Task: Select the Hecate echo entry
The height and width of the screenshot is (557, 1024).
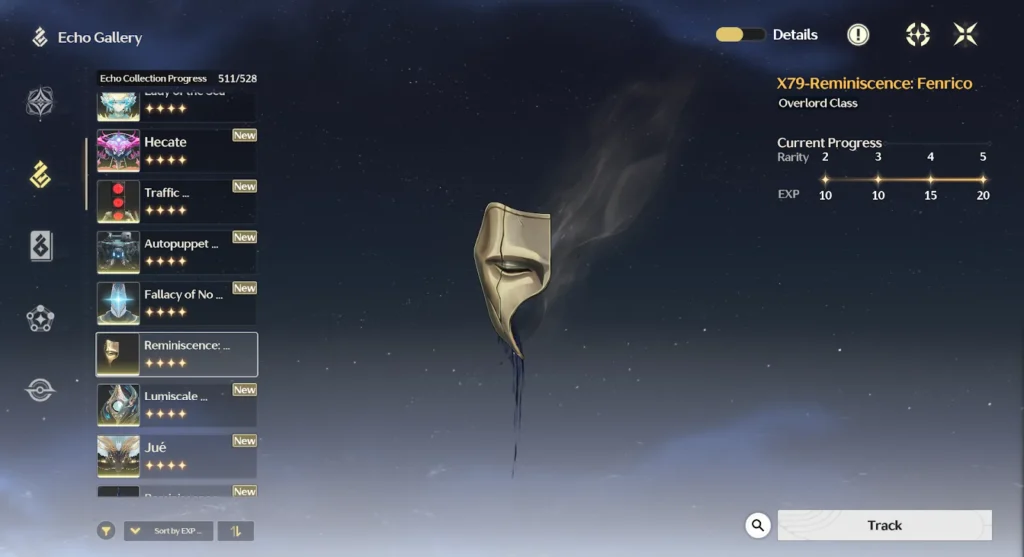Action: 176,150
